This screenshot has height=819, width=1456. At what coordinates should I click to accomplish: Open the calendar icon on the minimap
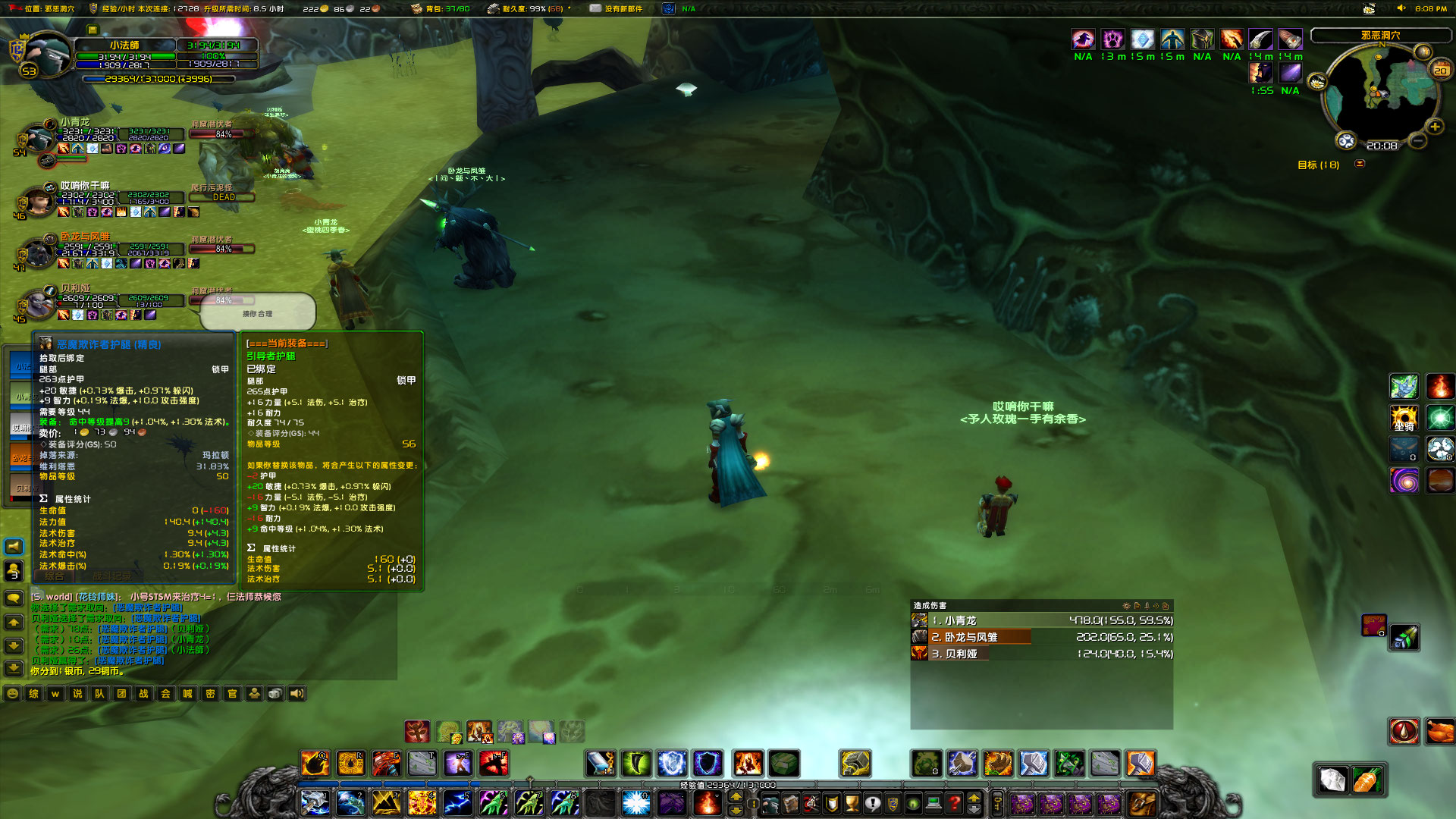click(1439, 68)
